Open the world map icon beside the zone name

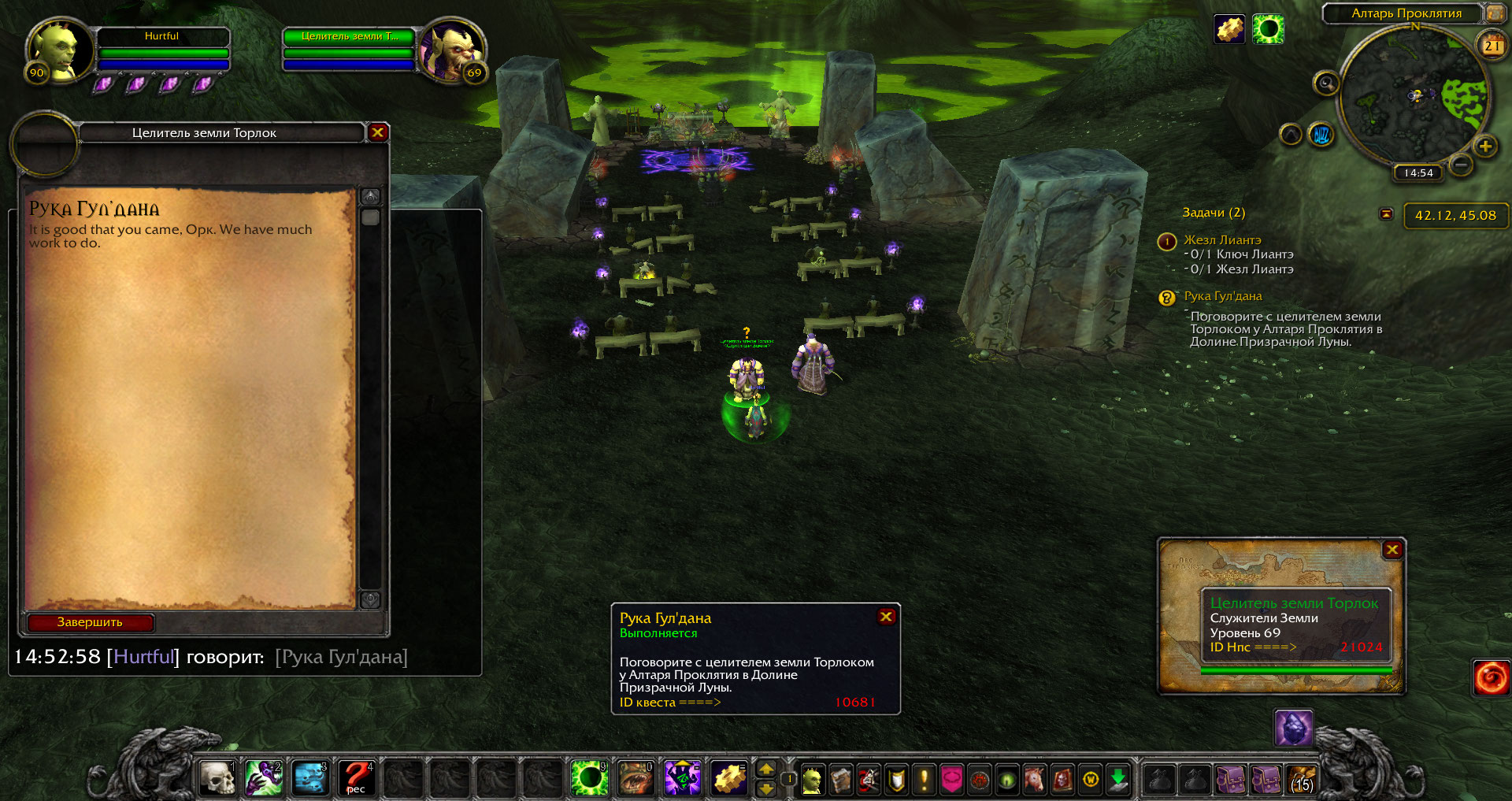[1494, 13]
